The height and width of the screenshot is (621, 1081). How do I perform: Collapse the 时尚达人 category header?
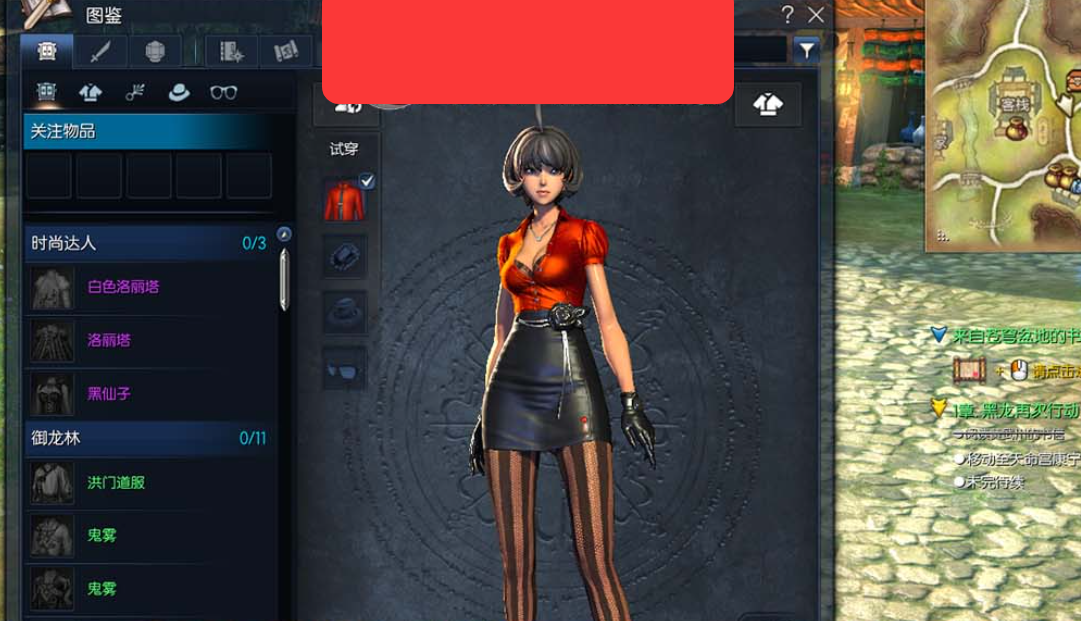click(x=148, y=243)
